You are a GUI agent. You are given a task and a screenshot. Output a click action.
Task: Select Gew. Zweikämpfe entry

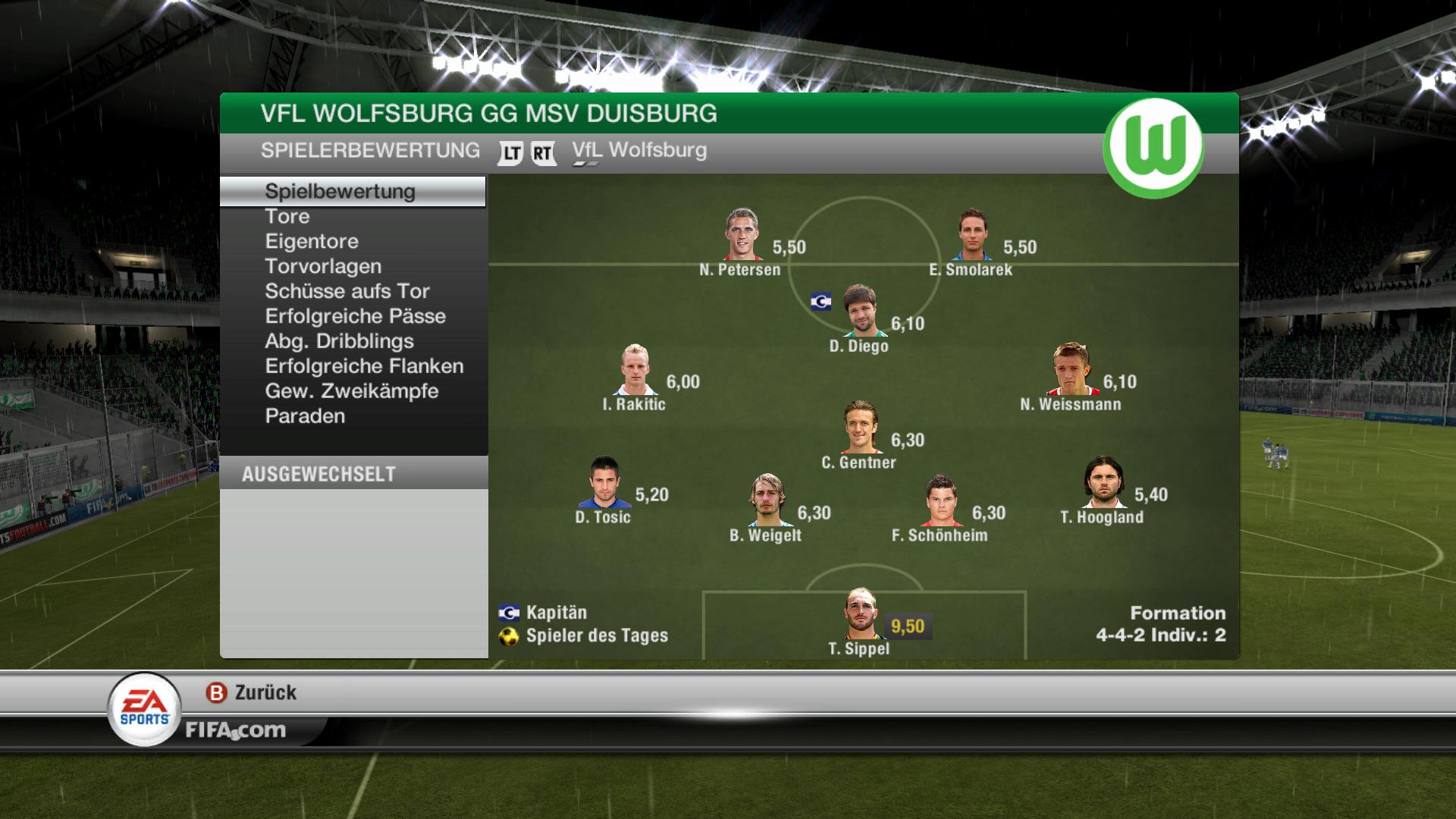[352, 392]
